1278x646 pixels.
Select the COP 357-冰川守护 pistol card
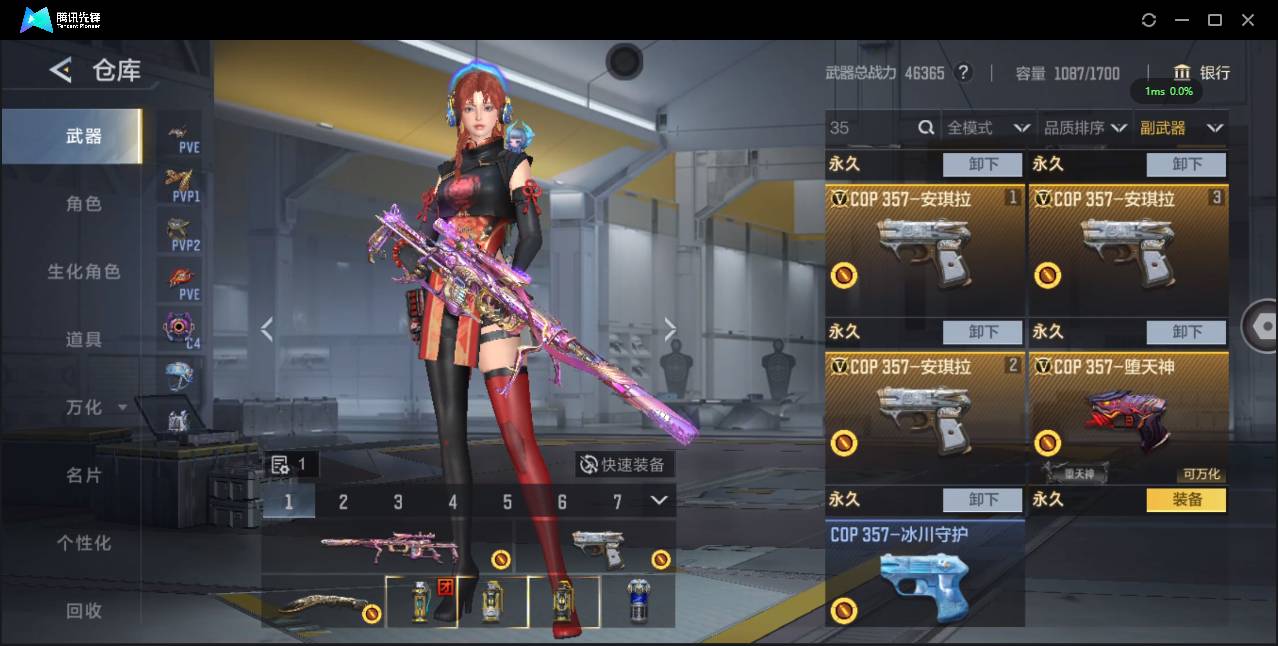coord(924,574)
